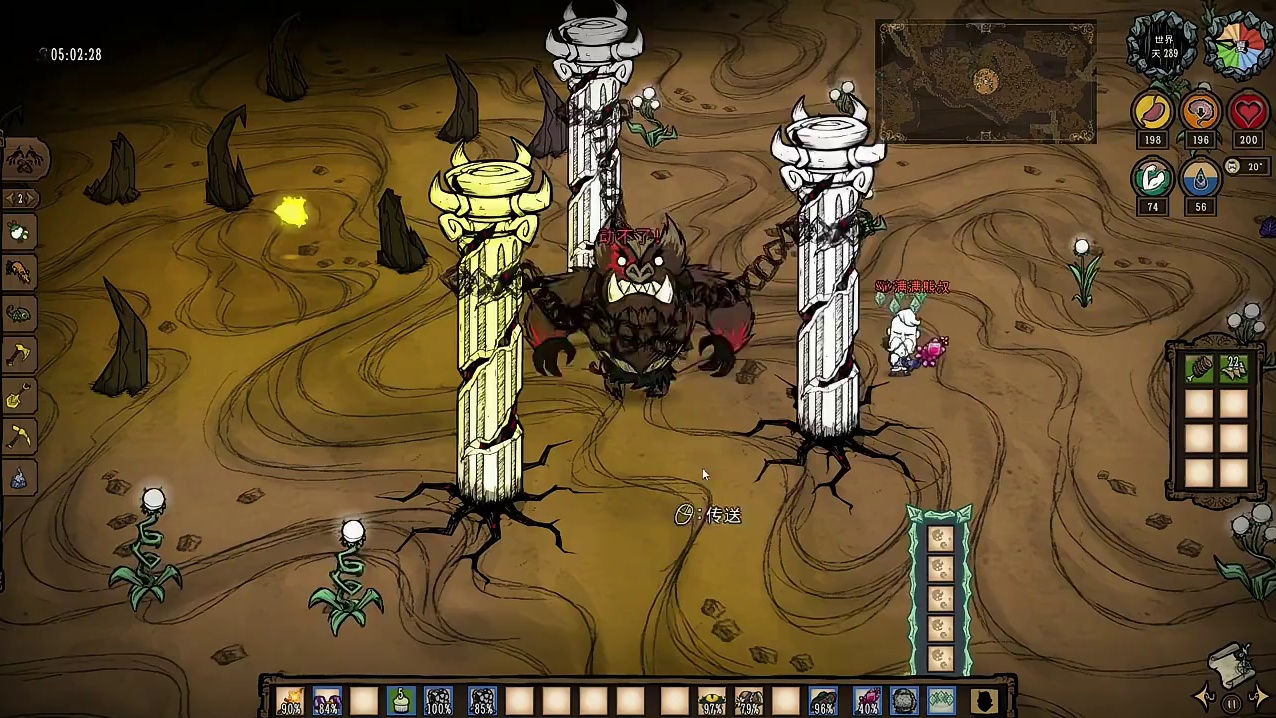Craft the golden shovel
This screenshot has width=1276, height=718.
click(19, 395)
